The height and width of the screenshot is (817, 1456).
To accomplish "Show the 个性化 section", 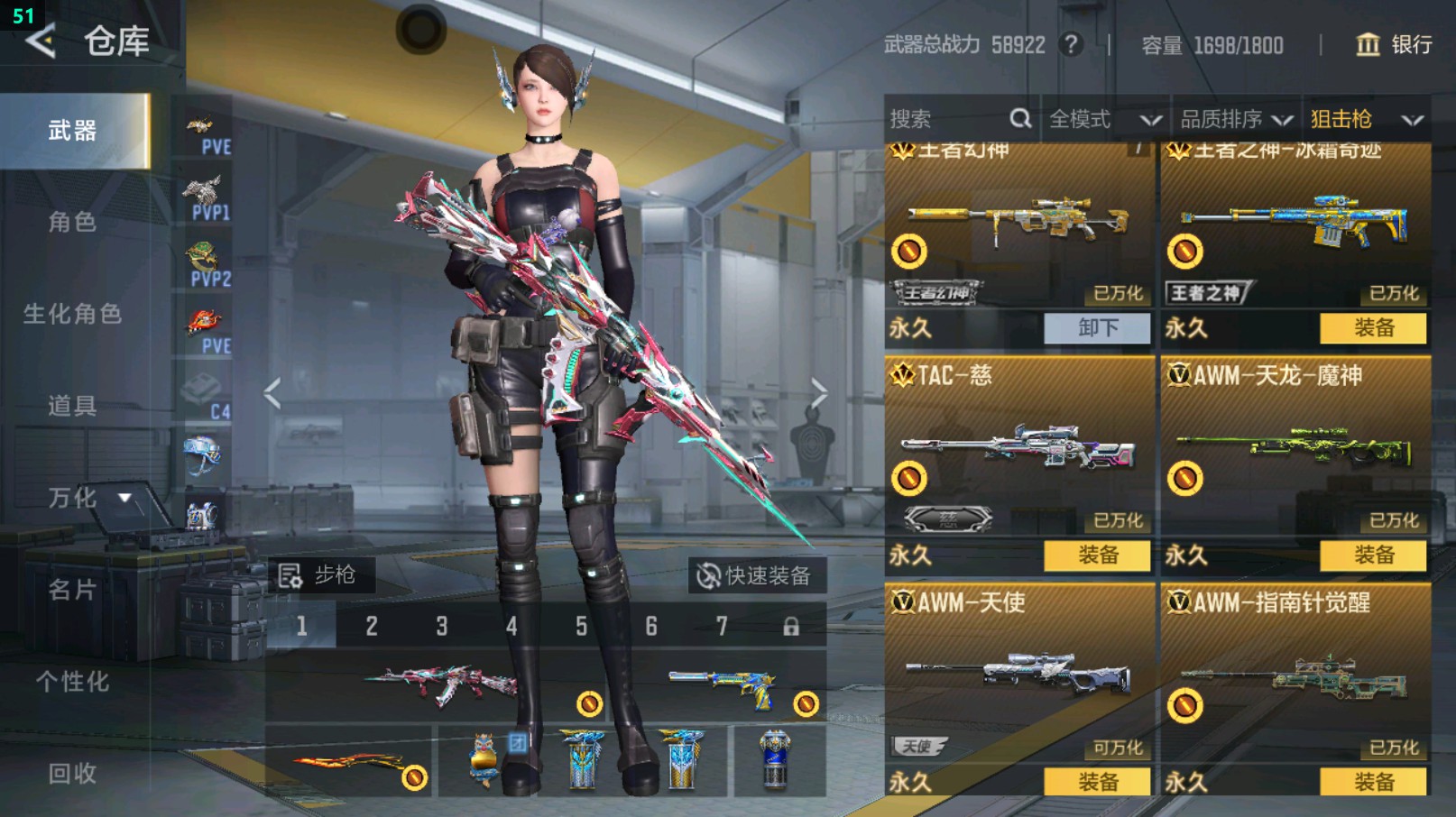I will tap(72, 682).
